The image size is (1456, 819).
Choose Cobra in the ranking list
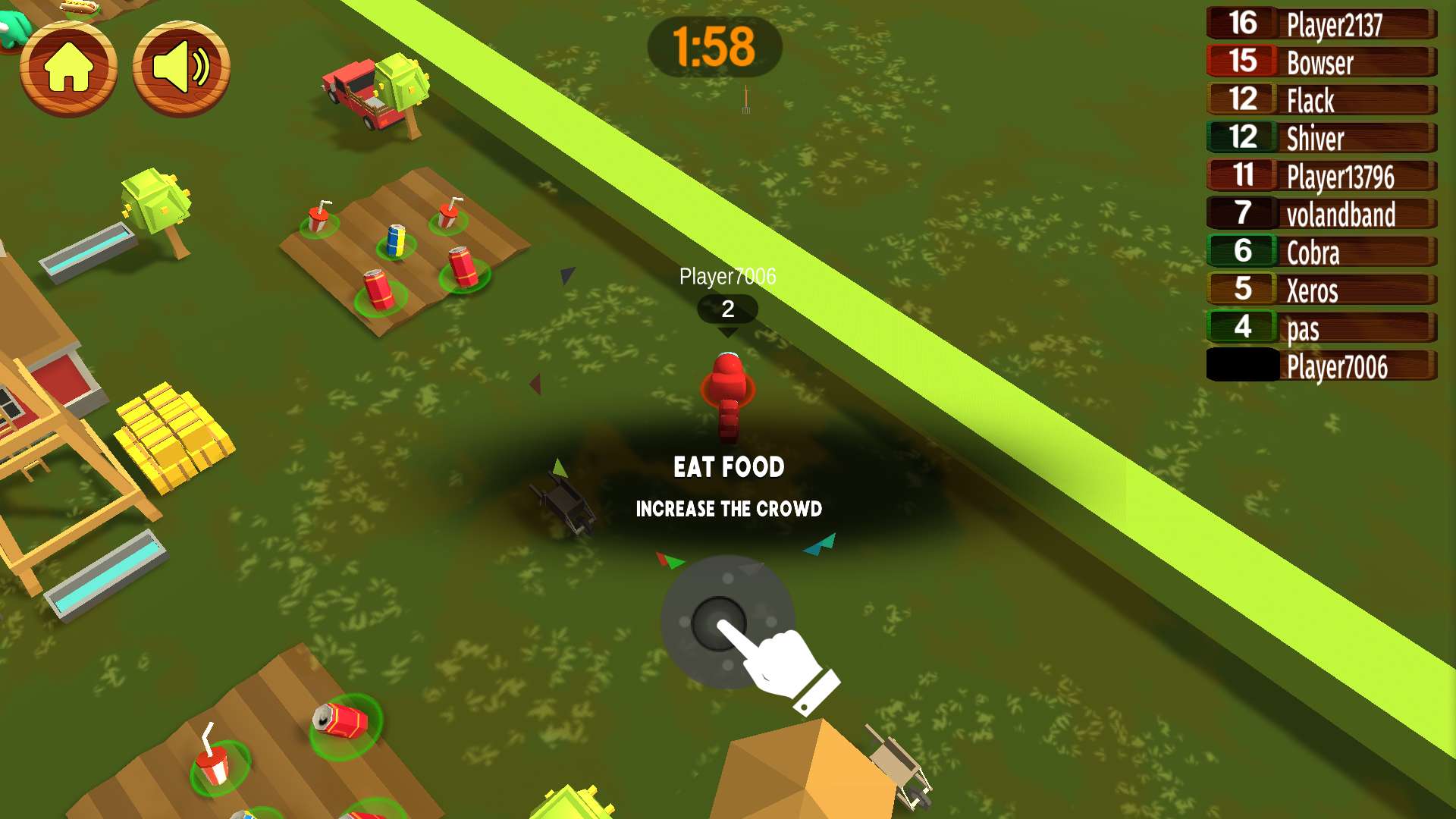coord(1321,252)
